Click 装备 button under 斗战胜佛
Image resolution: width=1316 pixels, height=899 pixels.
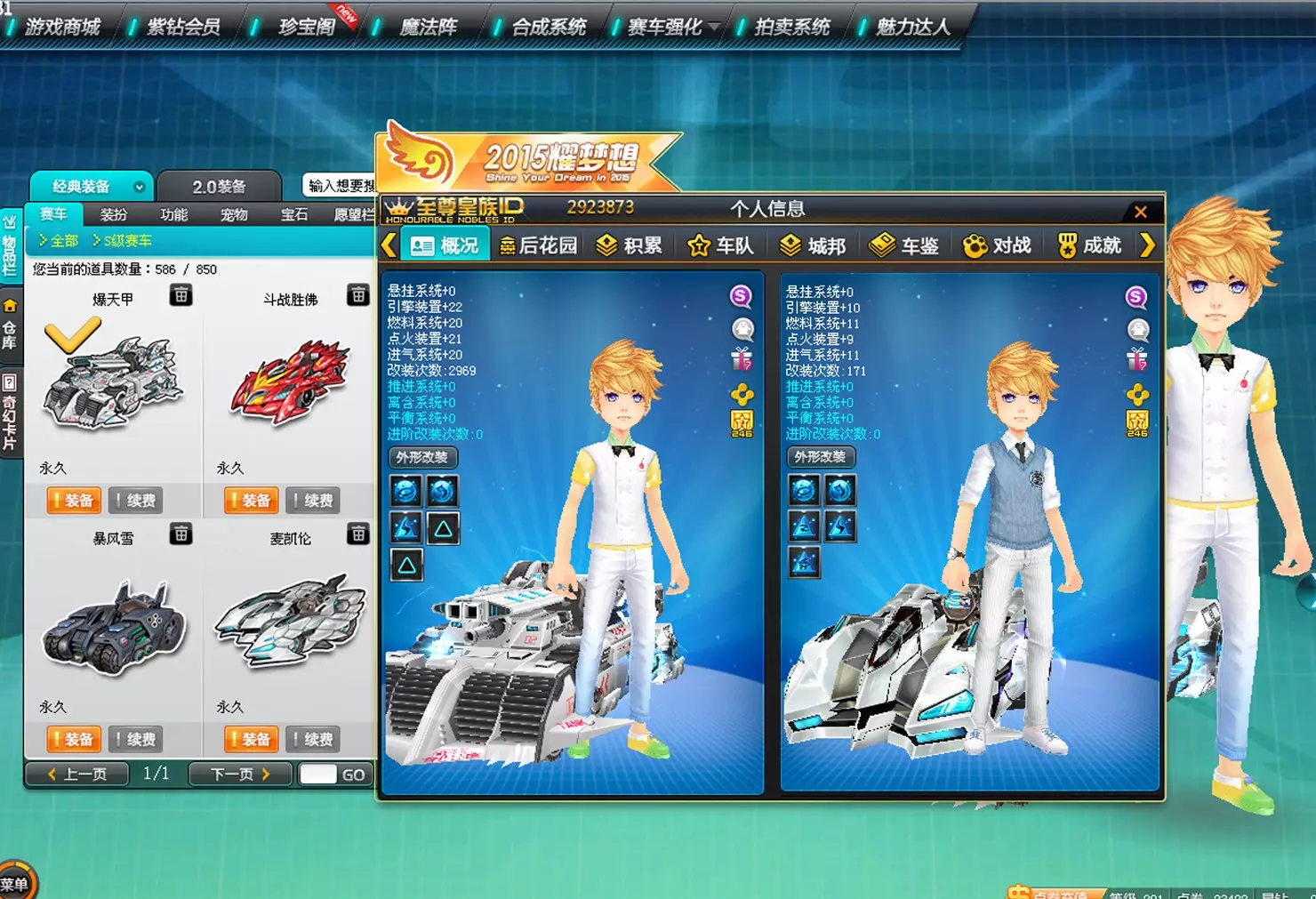click(x=251, y=501)
